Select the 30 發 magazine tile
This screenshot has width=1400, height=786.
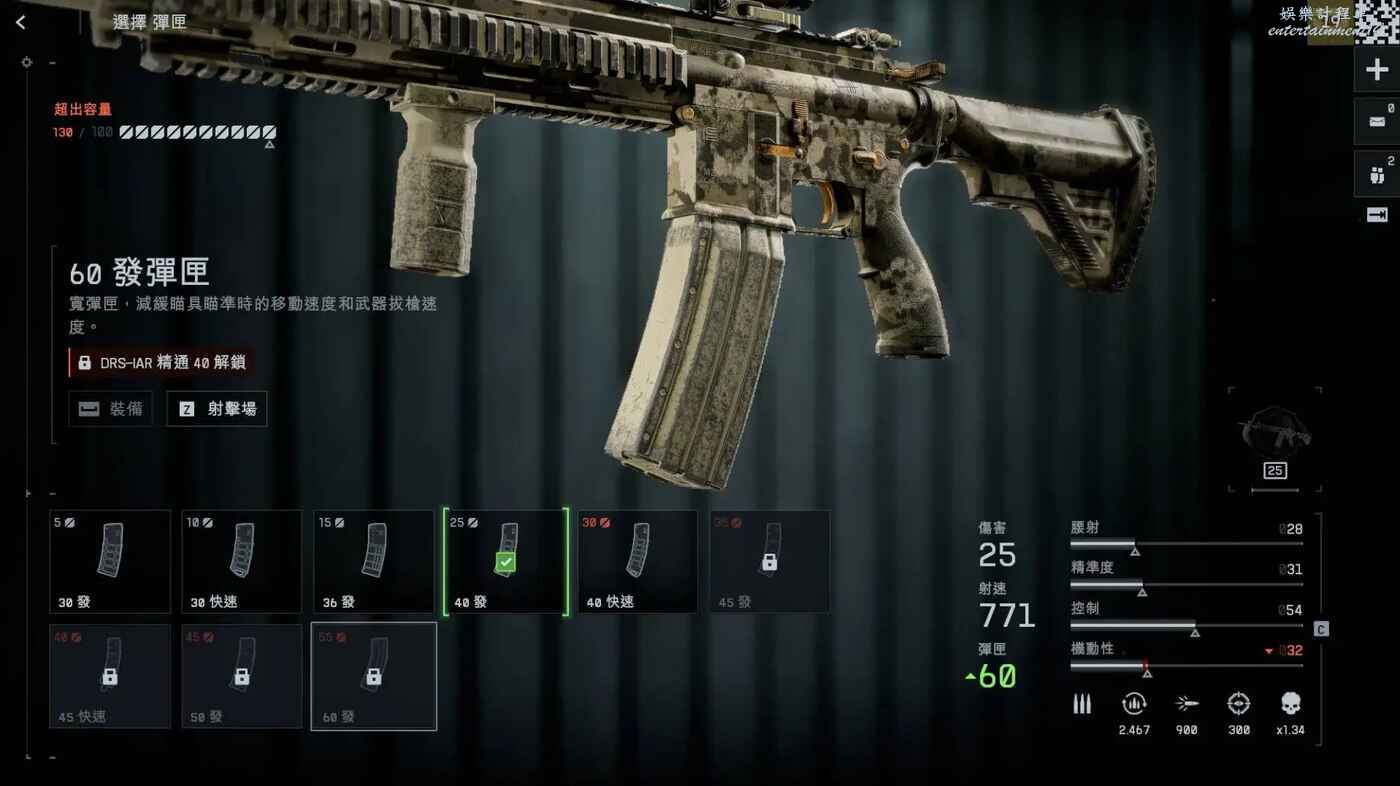110,561
